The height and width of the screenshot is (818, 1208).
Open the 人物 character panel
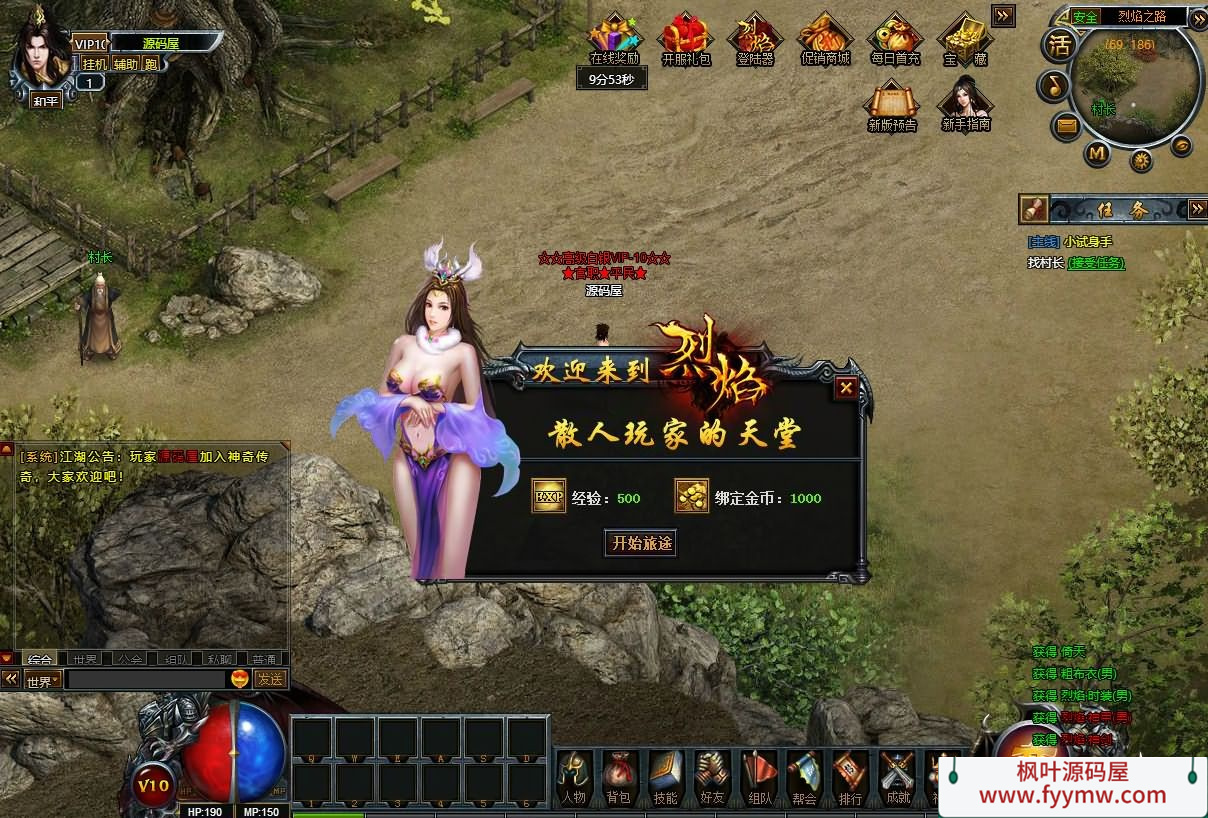pyautogui.click(x=574, y=777)
